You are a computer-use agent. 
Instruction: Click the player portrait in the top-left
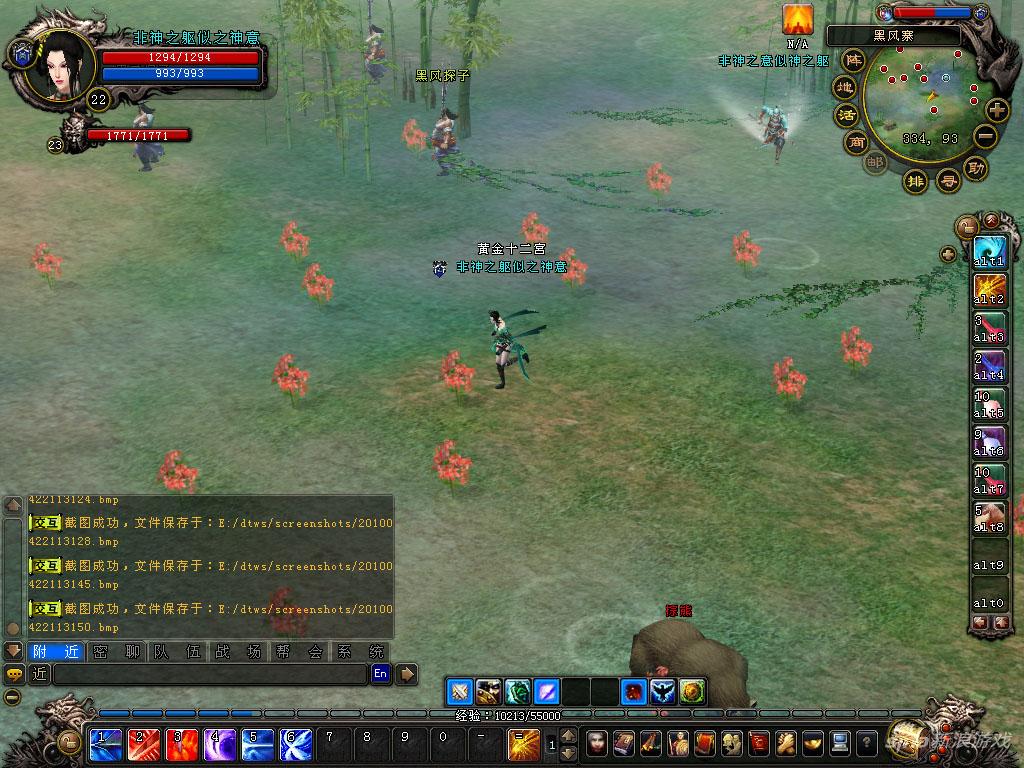tap(60, 64)
